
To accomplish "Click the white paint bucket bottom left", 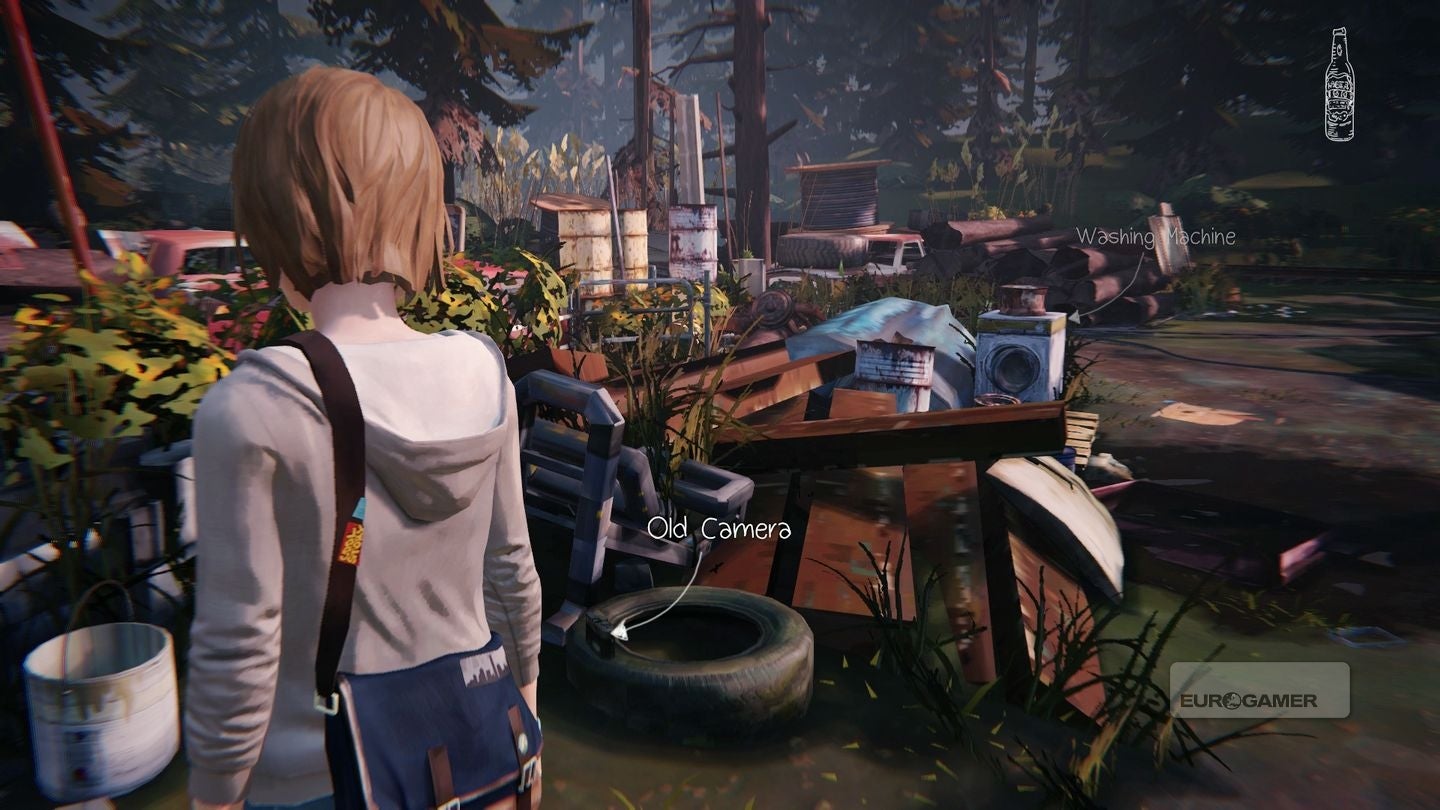I will (x=100, y=690).
